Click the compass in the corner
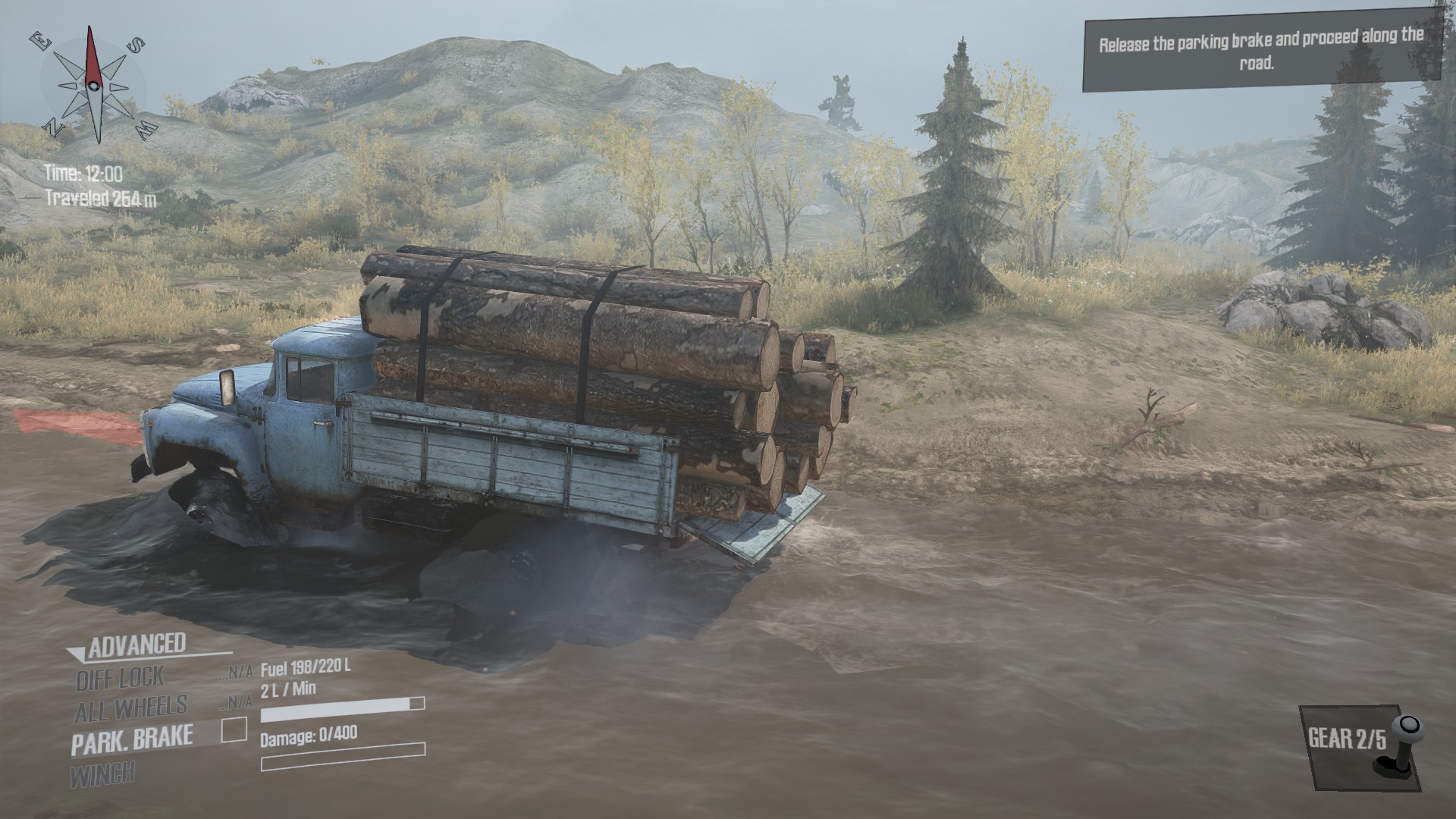Viewport: 1456px width, 819px height. point(94,85)
